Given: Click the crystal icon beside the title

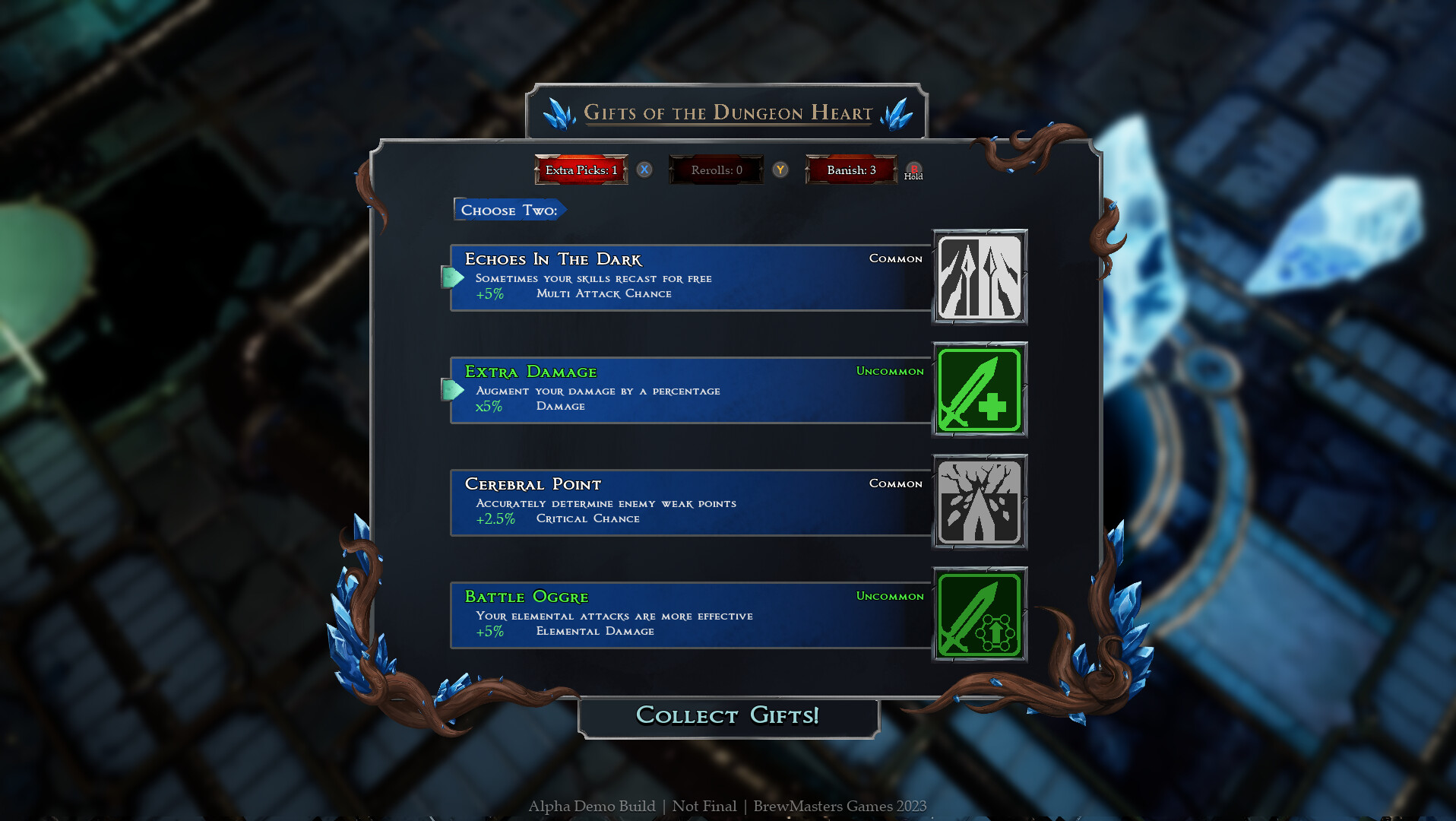Looking at the screenshot, I should (x=560, y=113).
